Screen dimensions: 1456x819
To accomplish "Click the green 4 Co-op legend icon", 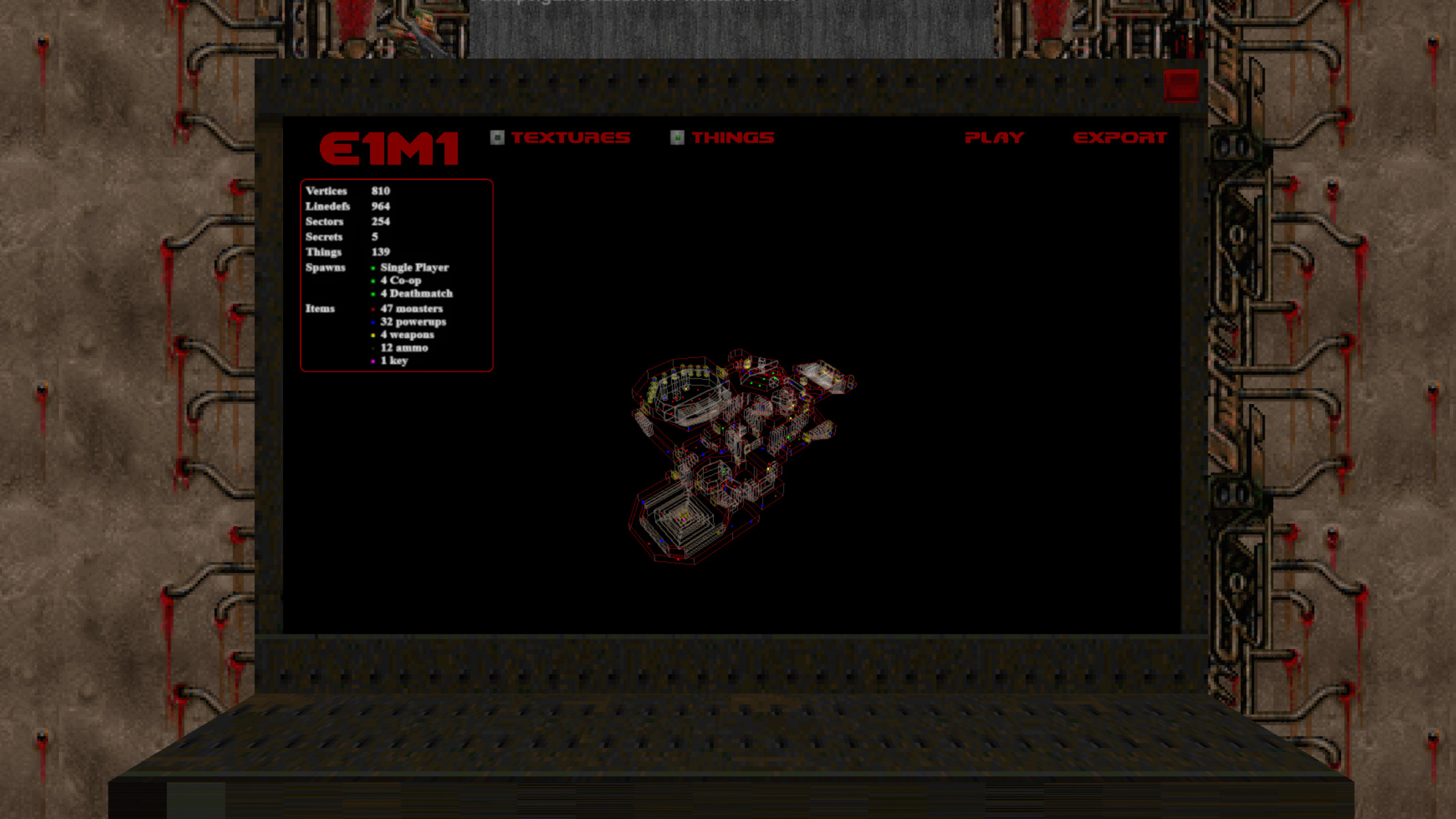I will coord(373,281).
